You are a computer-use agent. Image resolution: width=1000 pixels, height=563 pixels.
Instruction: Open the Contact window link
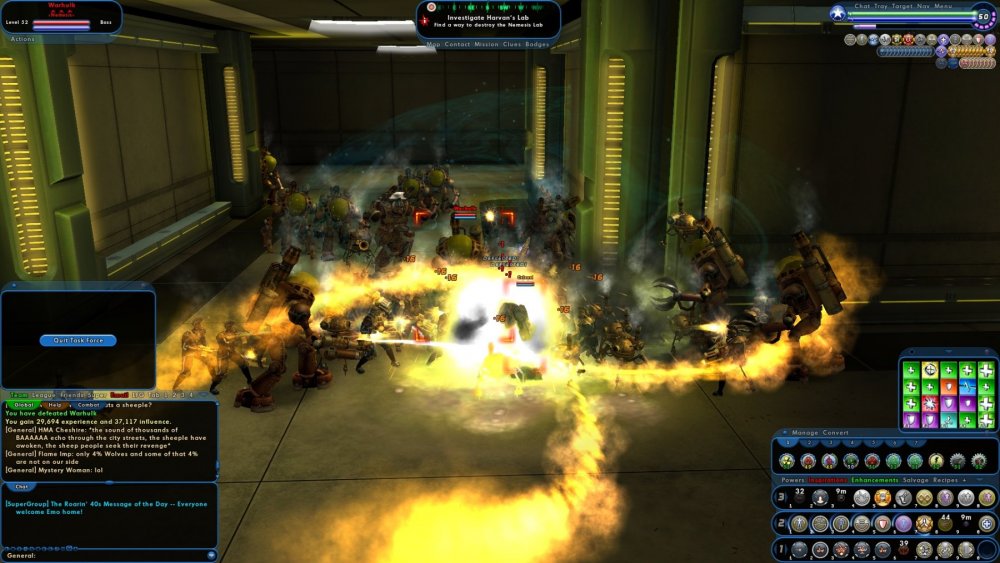coord(457,44)
